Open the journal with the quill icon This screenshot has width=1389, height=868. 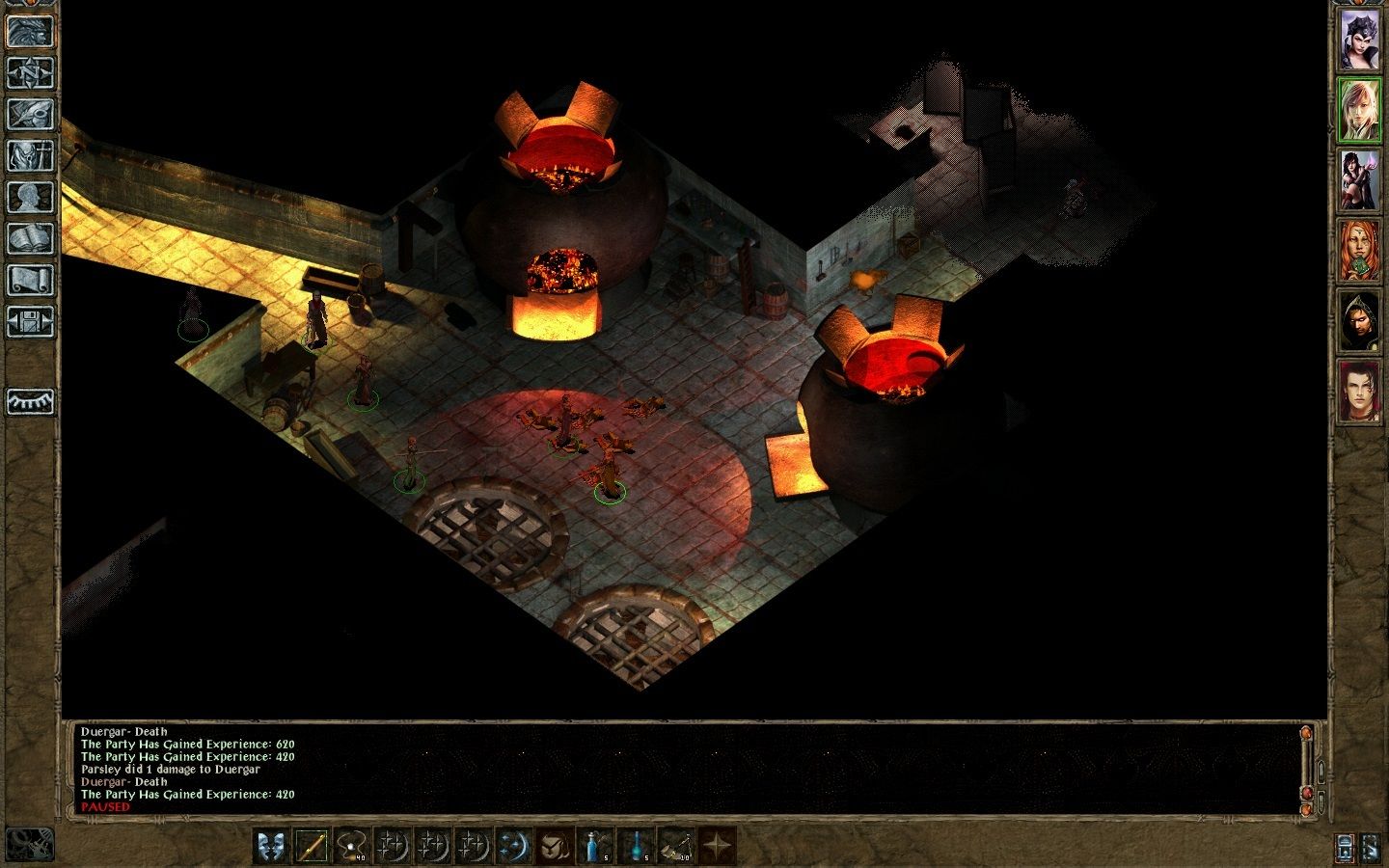pos(30,114)
